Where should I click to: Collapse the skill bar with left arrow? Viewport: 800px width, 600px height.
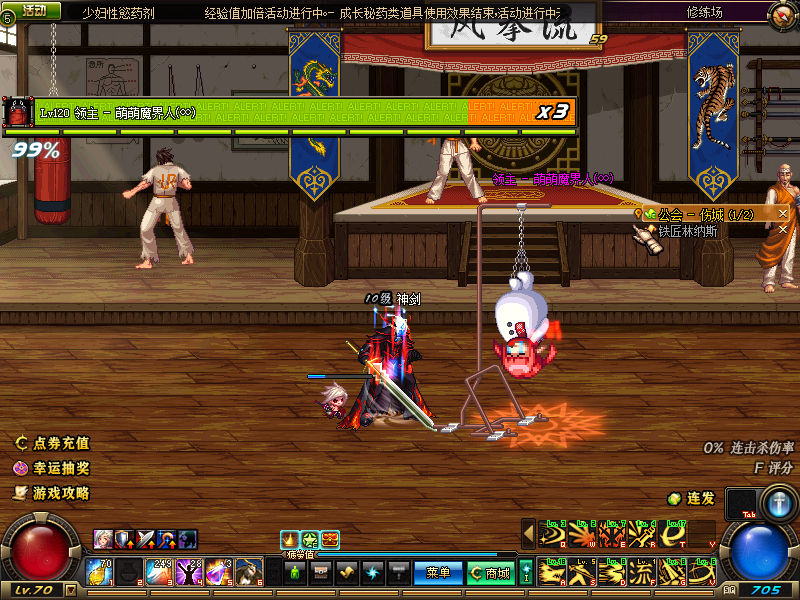pos(528,534)
